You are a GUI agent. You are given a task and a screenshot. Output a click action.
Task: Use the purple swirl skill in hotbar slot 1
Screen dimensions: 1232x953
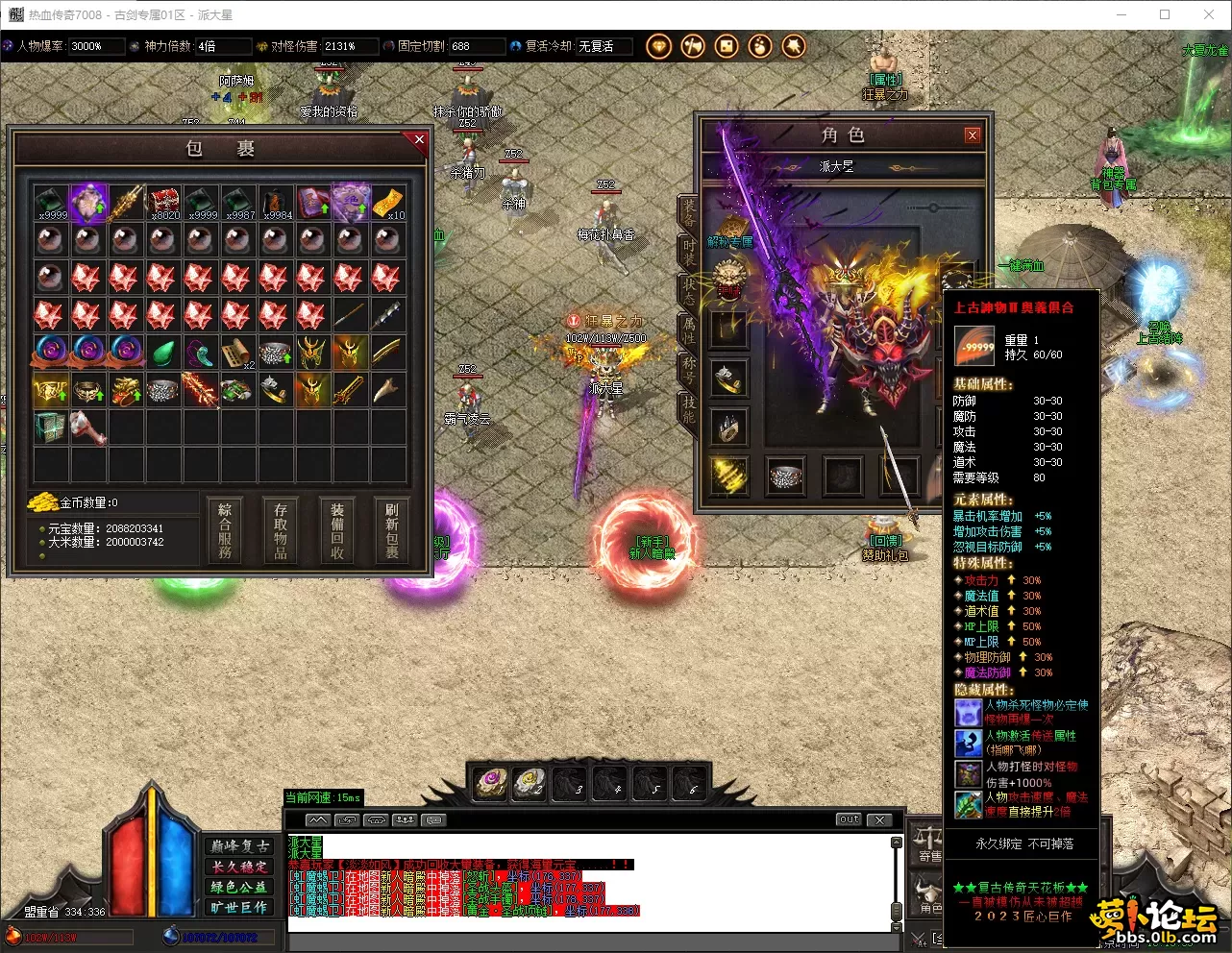click(x=491, y=782)
